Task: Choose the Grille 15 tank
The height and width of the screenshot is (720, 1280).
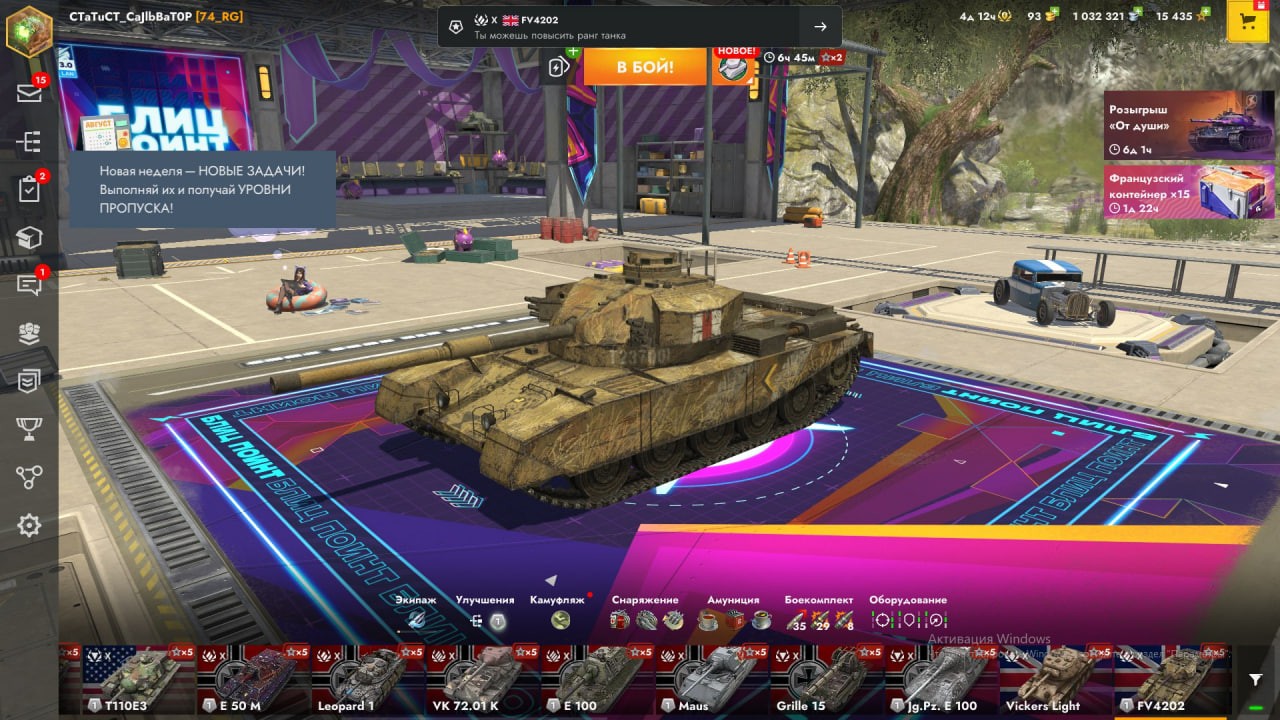Action: coord(827,680)
